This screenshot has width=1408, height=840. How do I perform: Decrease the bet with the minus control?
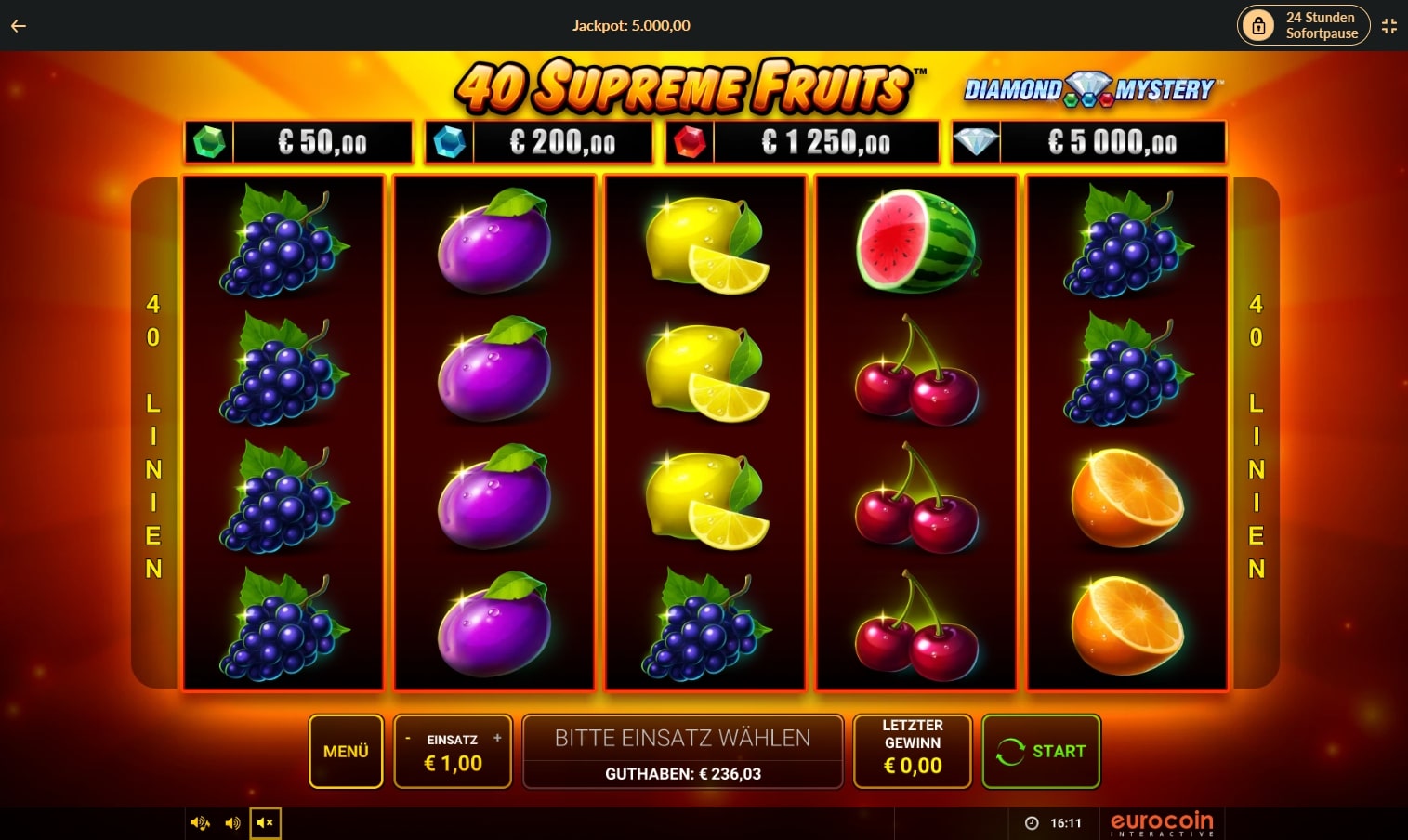click(406, 739)
